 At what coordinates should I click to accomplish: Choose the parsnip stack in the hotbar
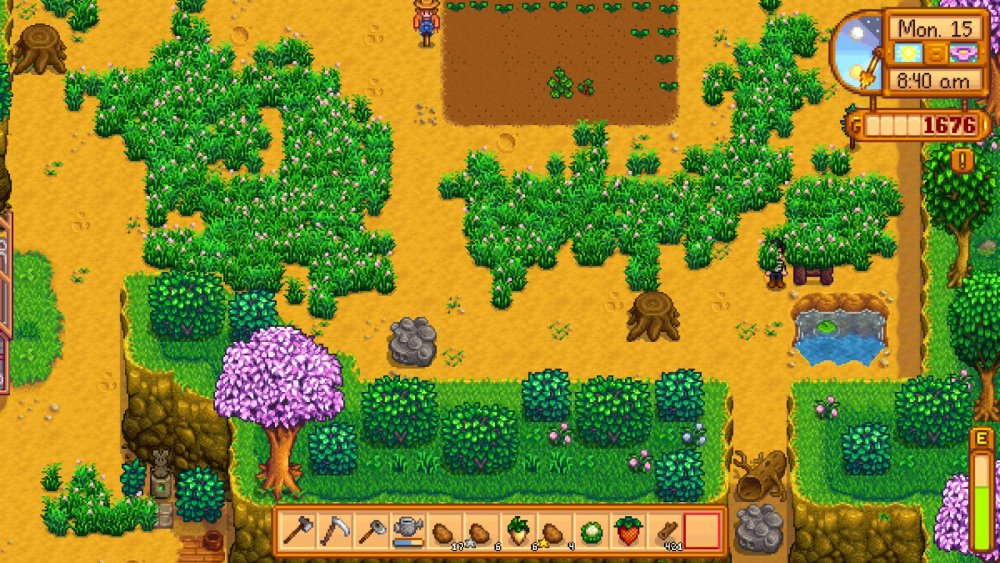click(x=518, y=530)
